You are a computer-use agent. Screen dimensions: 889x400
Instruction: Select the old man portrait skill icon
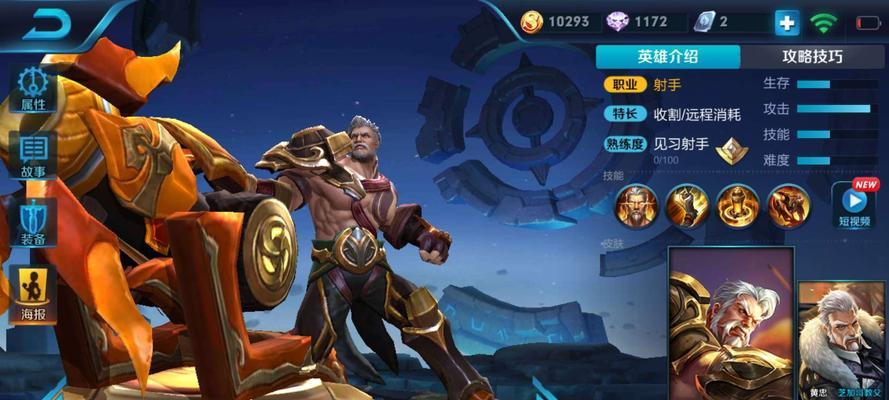pos(636,205)
